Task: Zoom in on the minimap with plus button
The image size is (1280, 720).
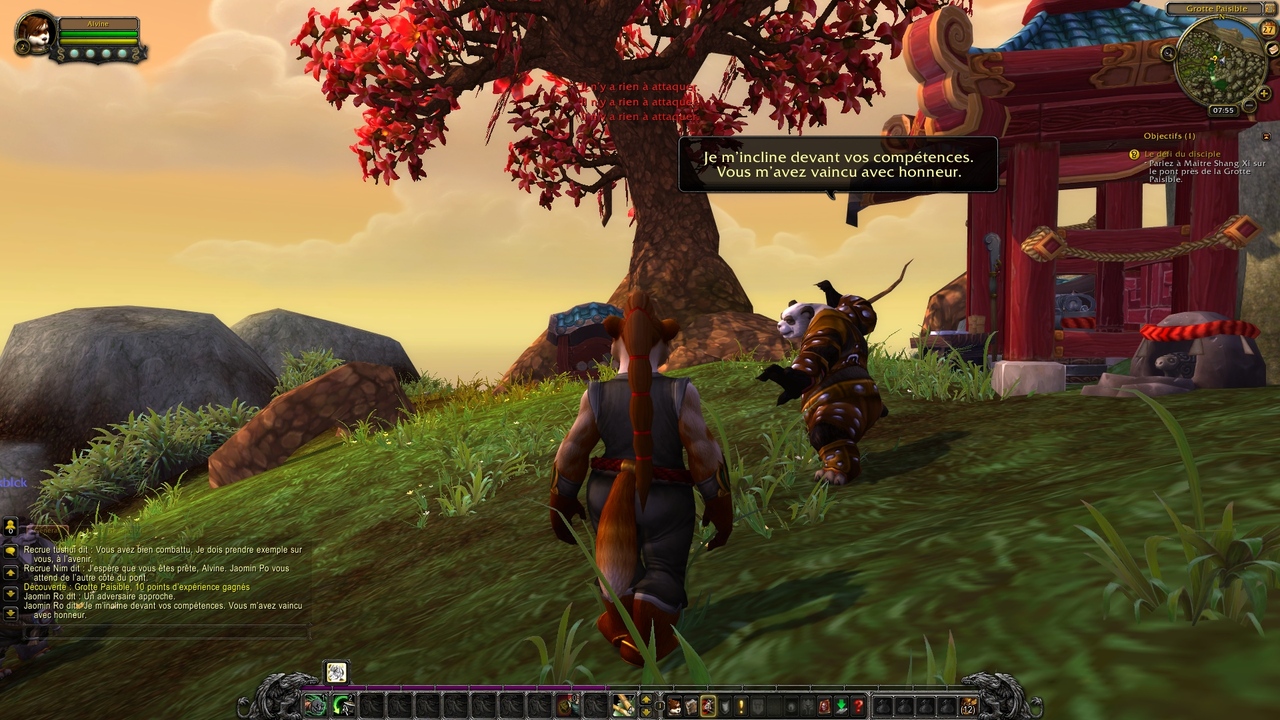Action: (1263, 93)
